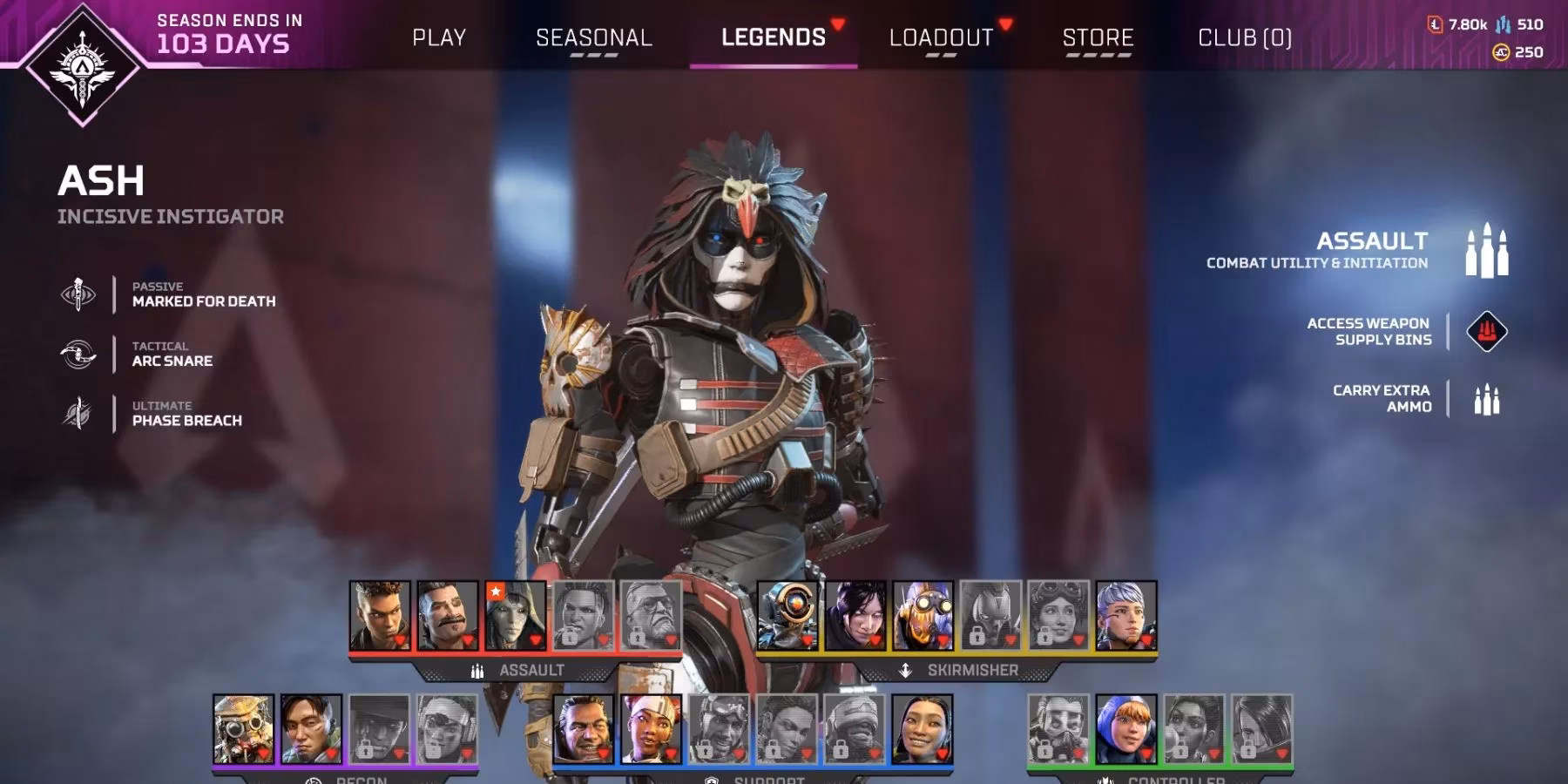Click the Assault bullets icon under the legend row
1568x784 pixels.
pyautogui.click(x=476, y=671)
